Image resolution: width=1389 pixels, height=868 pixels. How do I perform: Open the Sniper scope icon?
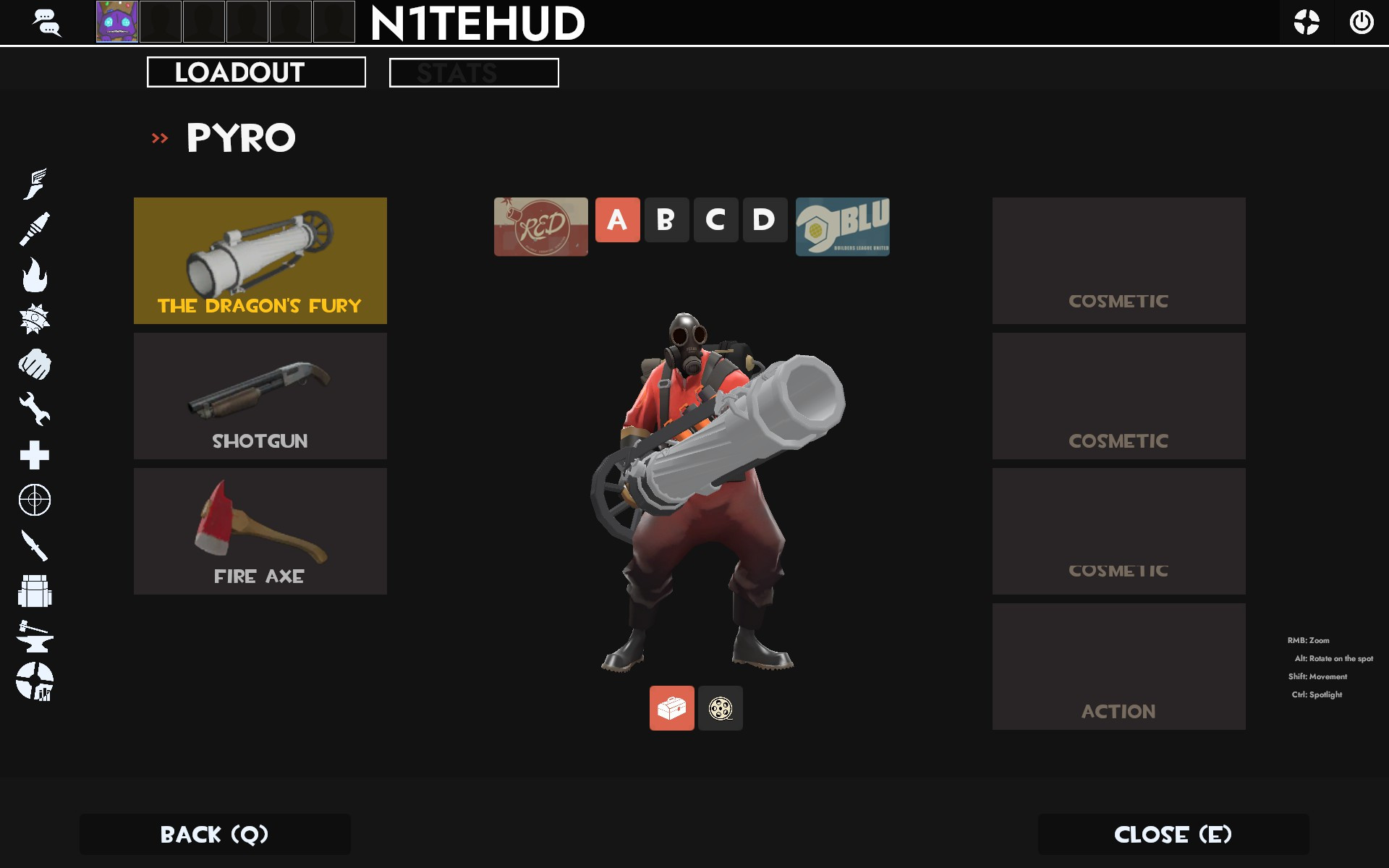[x=36, y=499]
